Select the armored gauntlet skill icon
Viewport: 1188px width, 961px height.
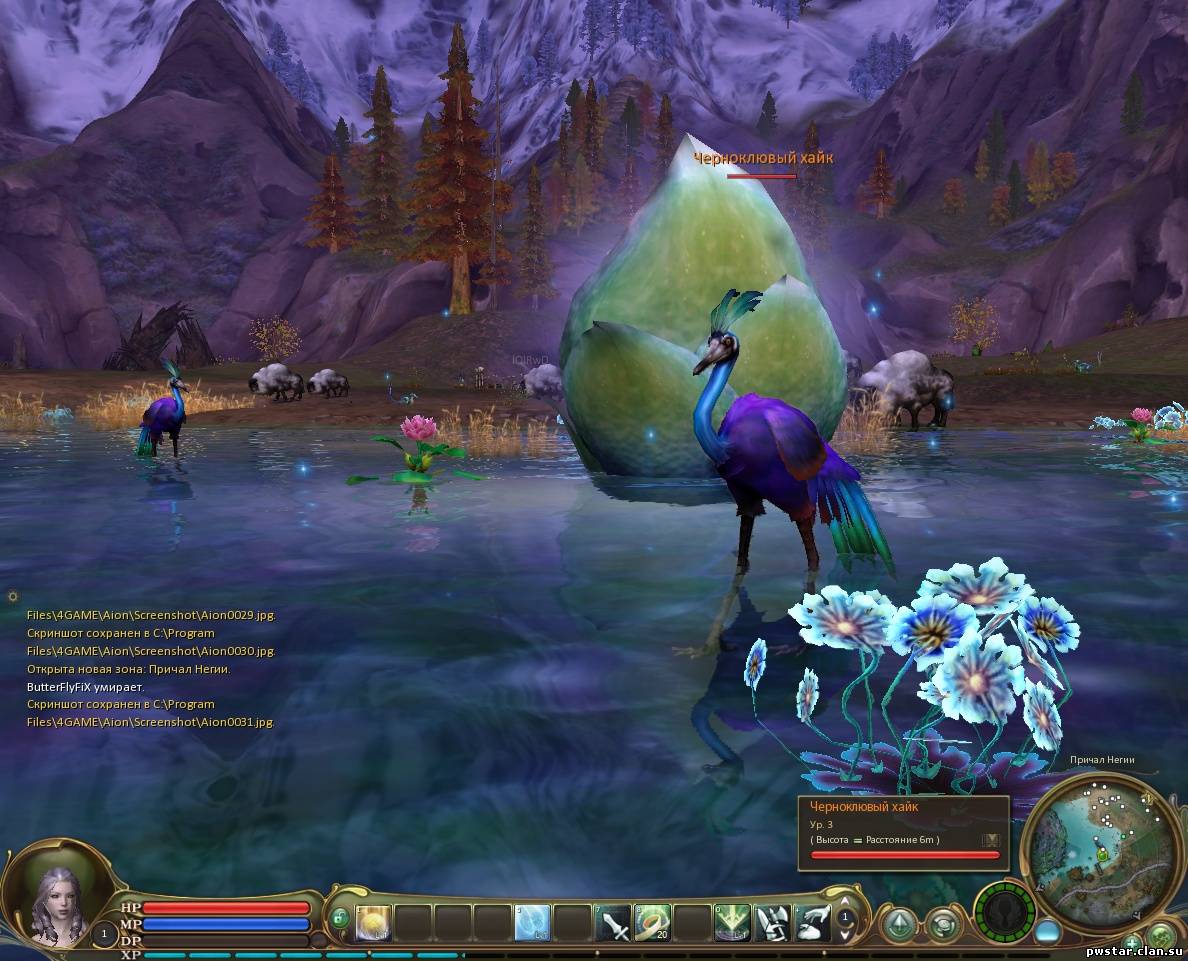click(x=772, y=922)
